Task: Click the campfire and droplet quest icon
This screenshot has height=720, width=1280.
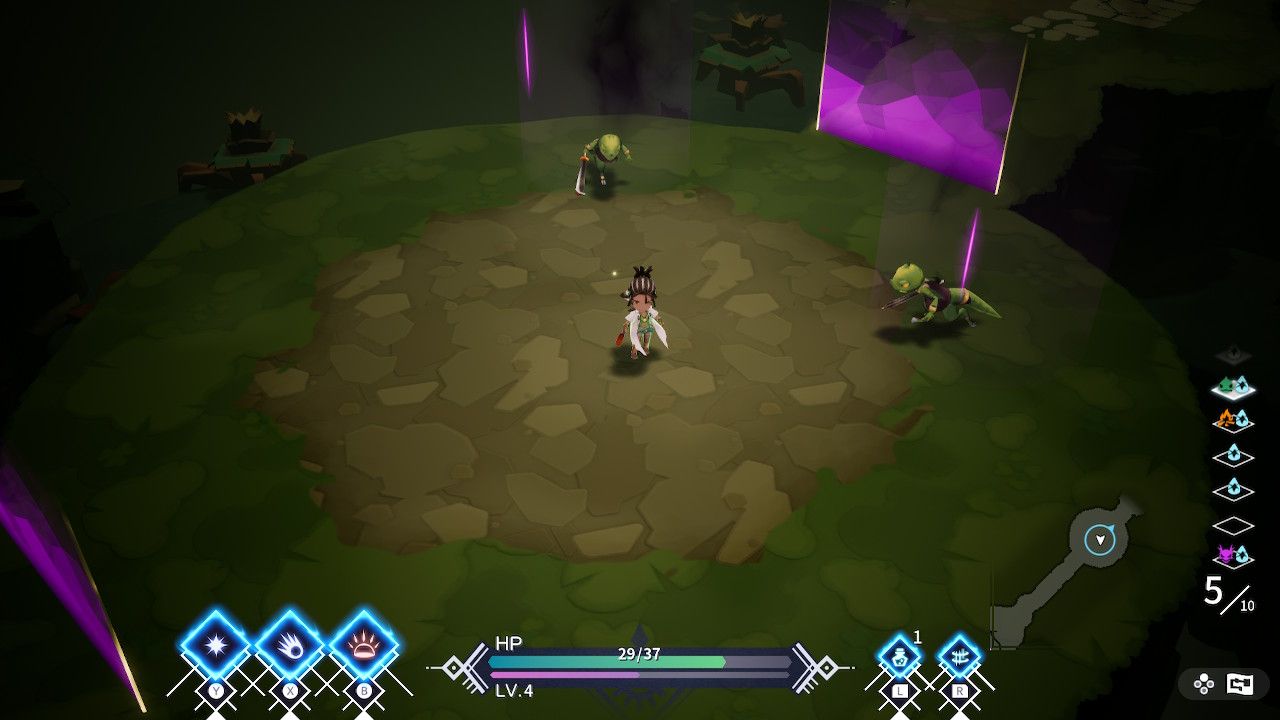Action: coord(1233,421)
